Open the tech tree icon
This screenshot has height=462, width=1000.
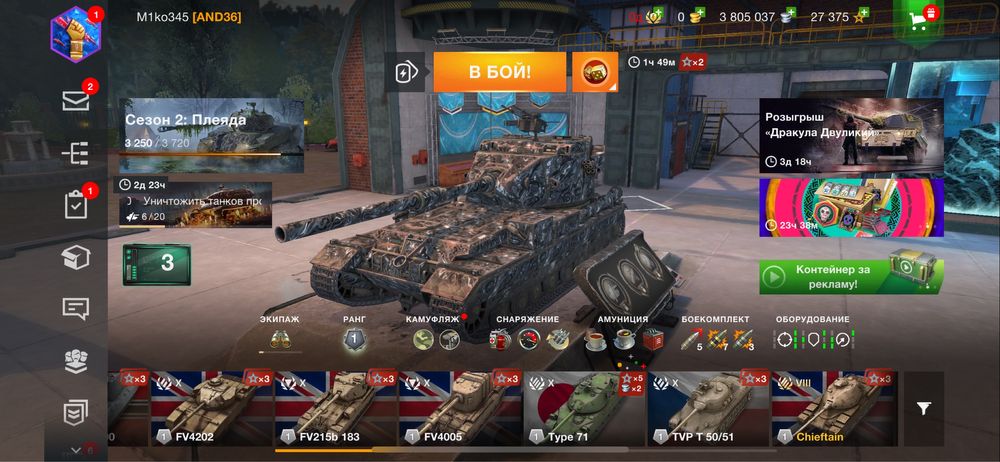click(x=76, y=153)
